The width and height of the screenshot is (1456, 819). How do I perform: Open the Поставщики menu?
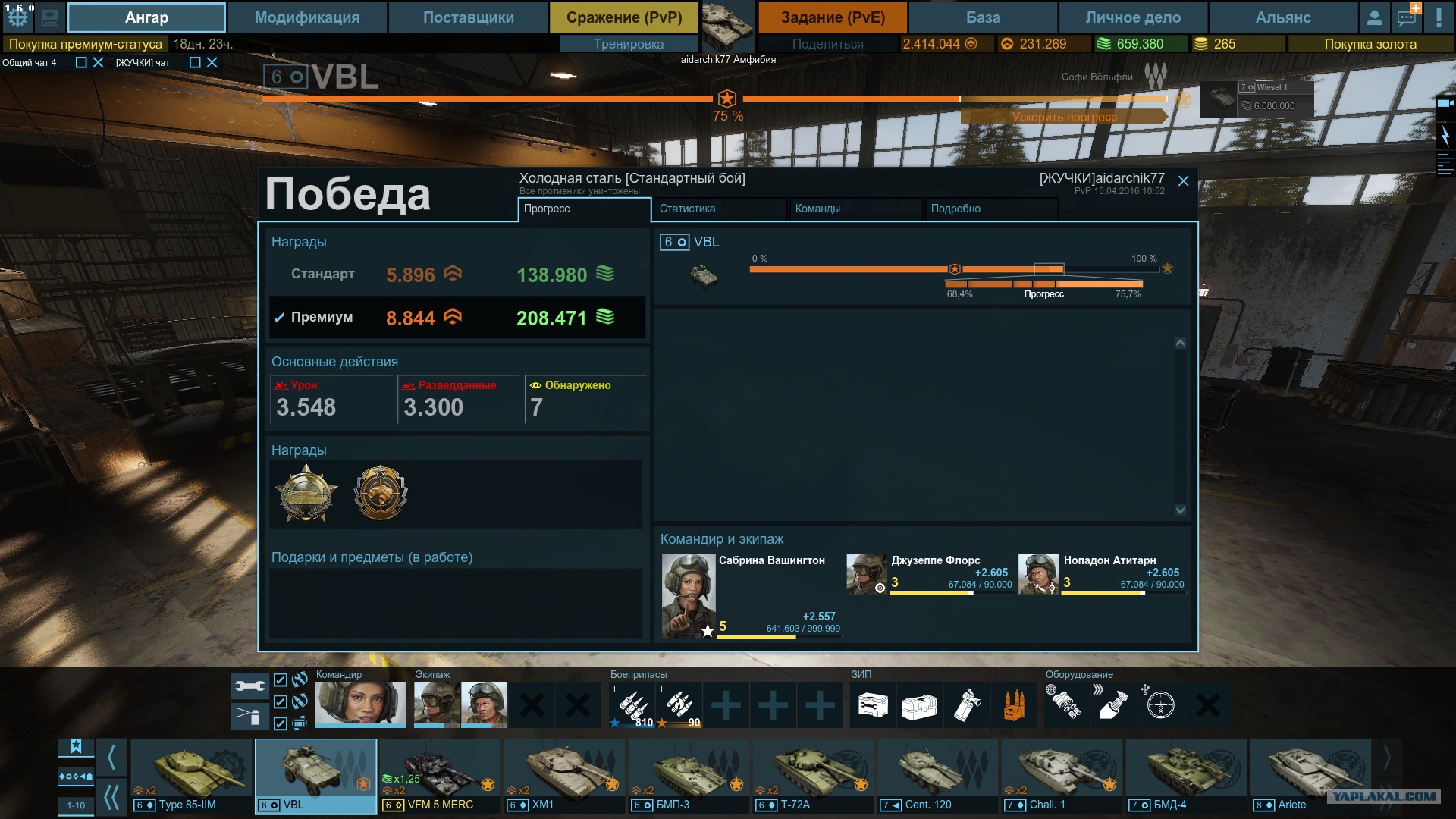[x=468, y=17]
